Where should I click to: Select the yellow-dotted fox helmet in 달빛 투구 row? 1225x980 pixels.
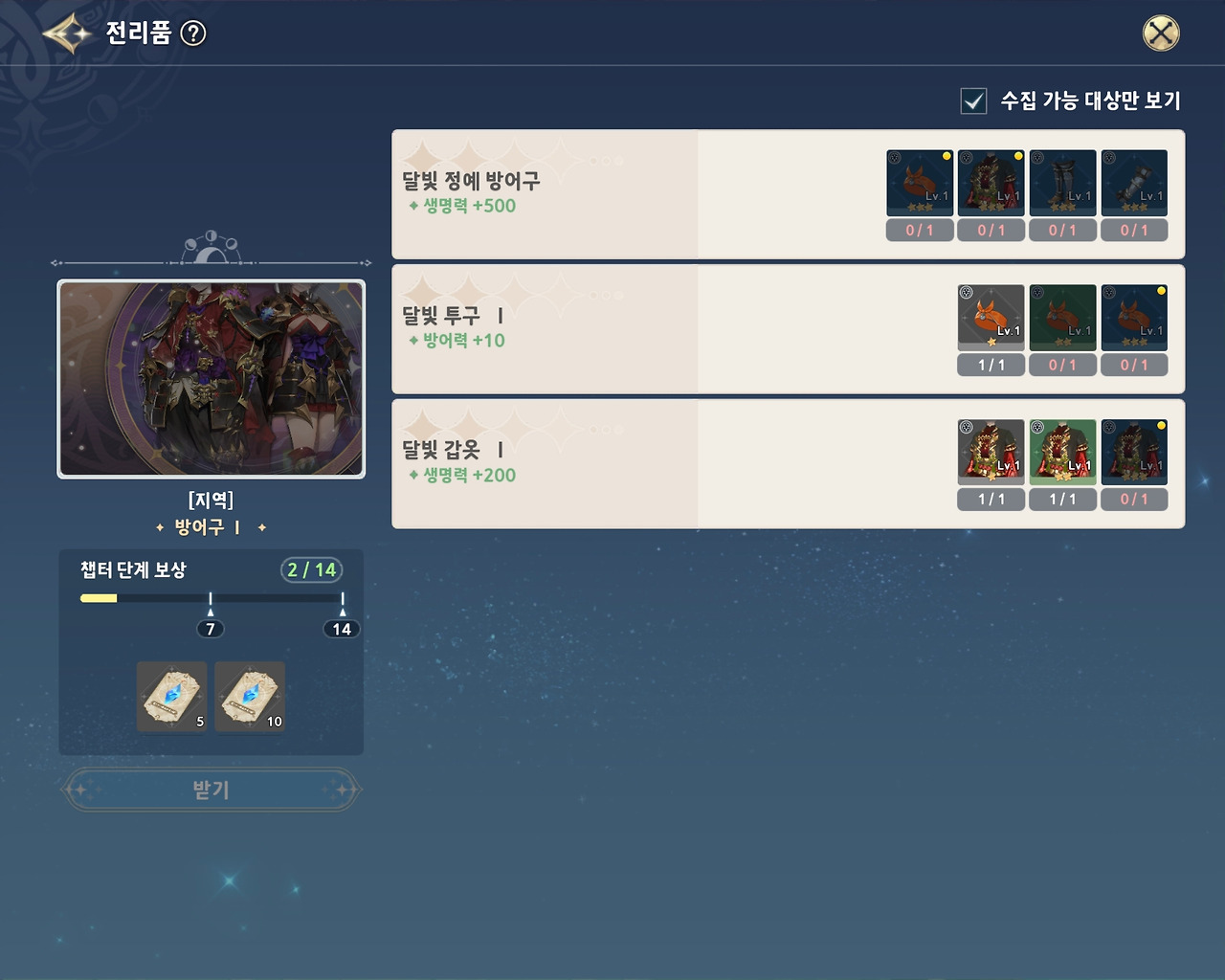pyautogui.click(x=1134, y=317)
